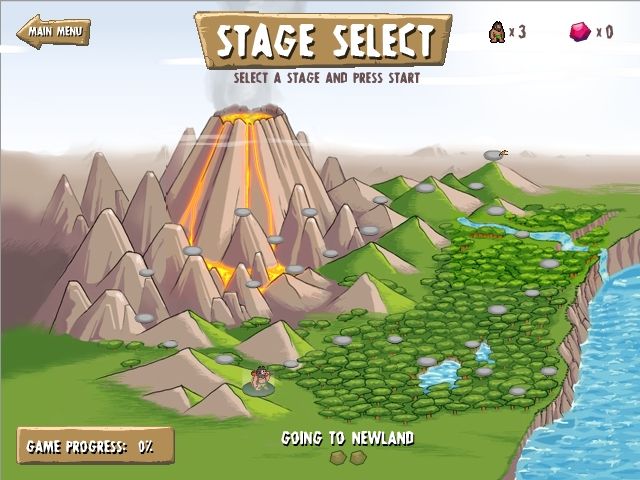The width and height of the screenshot is (640, 480).
Task: Choose the hilltop stage stone with flag marker
Action: click(x=493, y=155)
